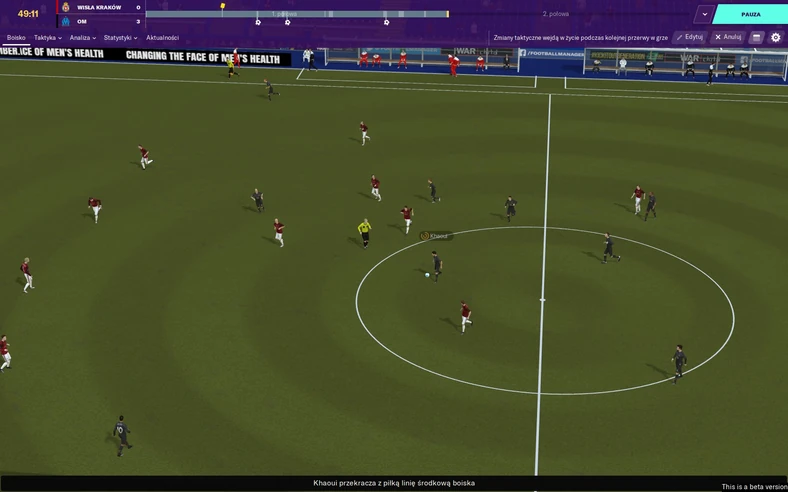Pause the match with the PAUZA button

tap(751, 14)
